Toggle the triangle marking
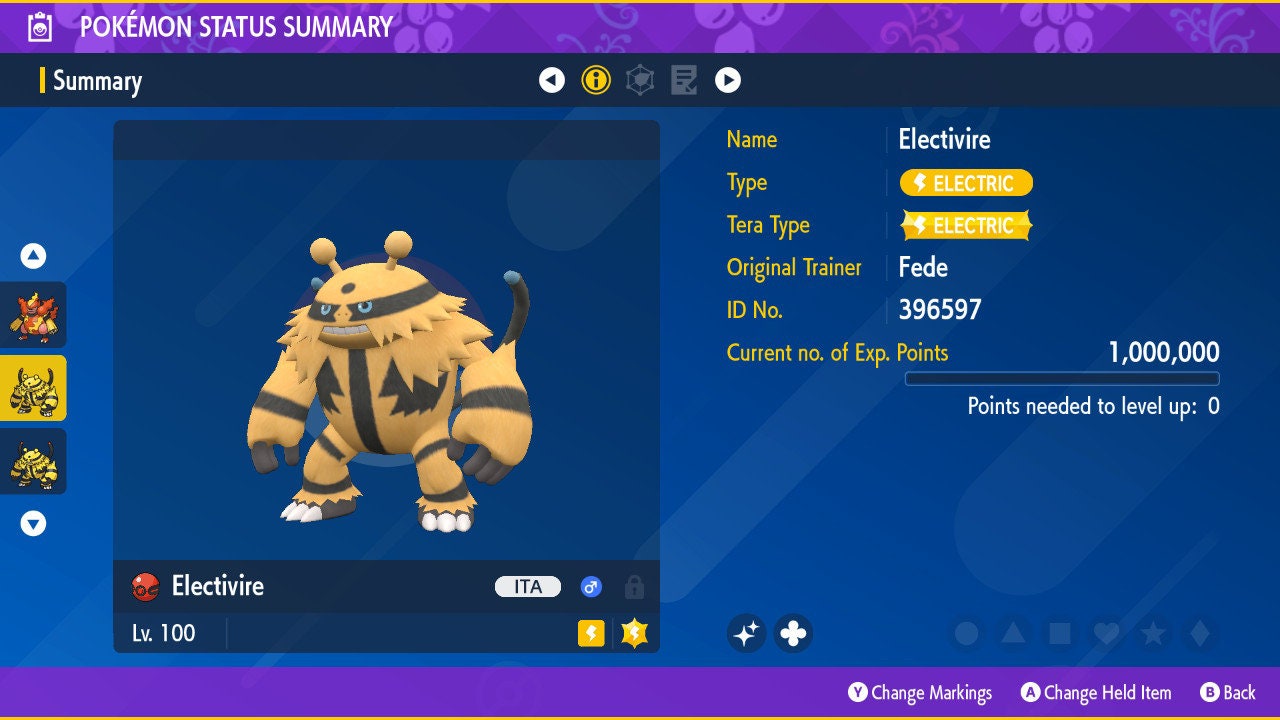This screenshot has width=1280, height=720. tap(1013, 633)
